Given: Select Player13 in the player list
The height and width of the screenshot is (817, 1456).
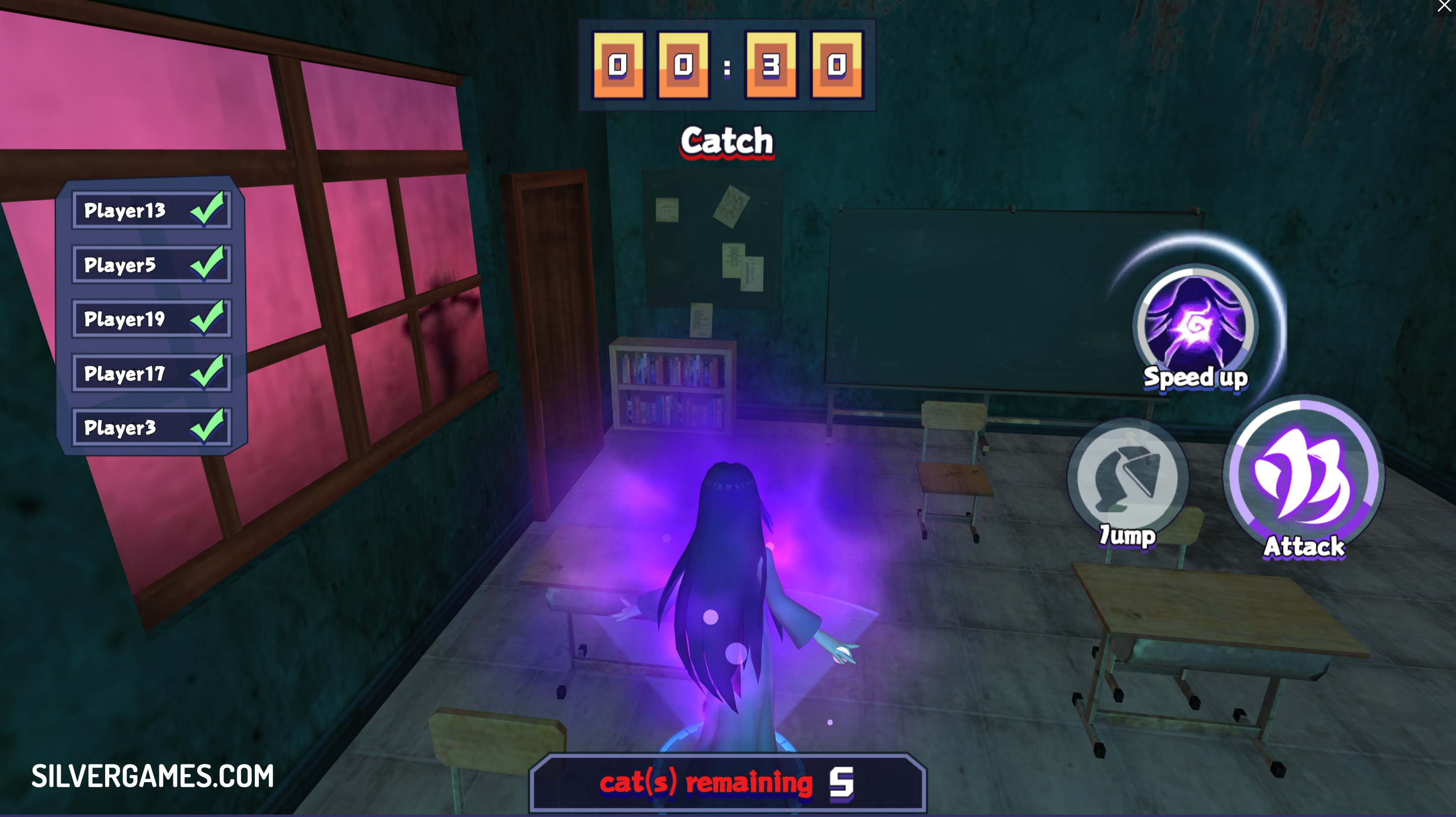Looking at the screenshot, I should (x=152, y=210).
